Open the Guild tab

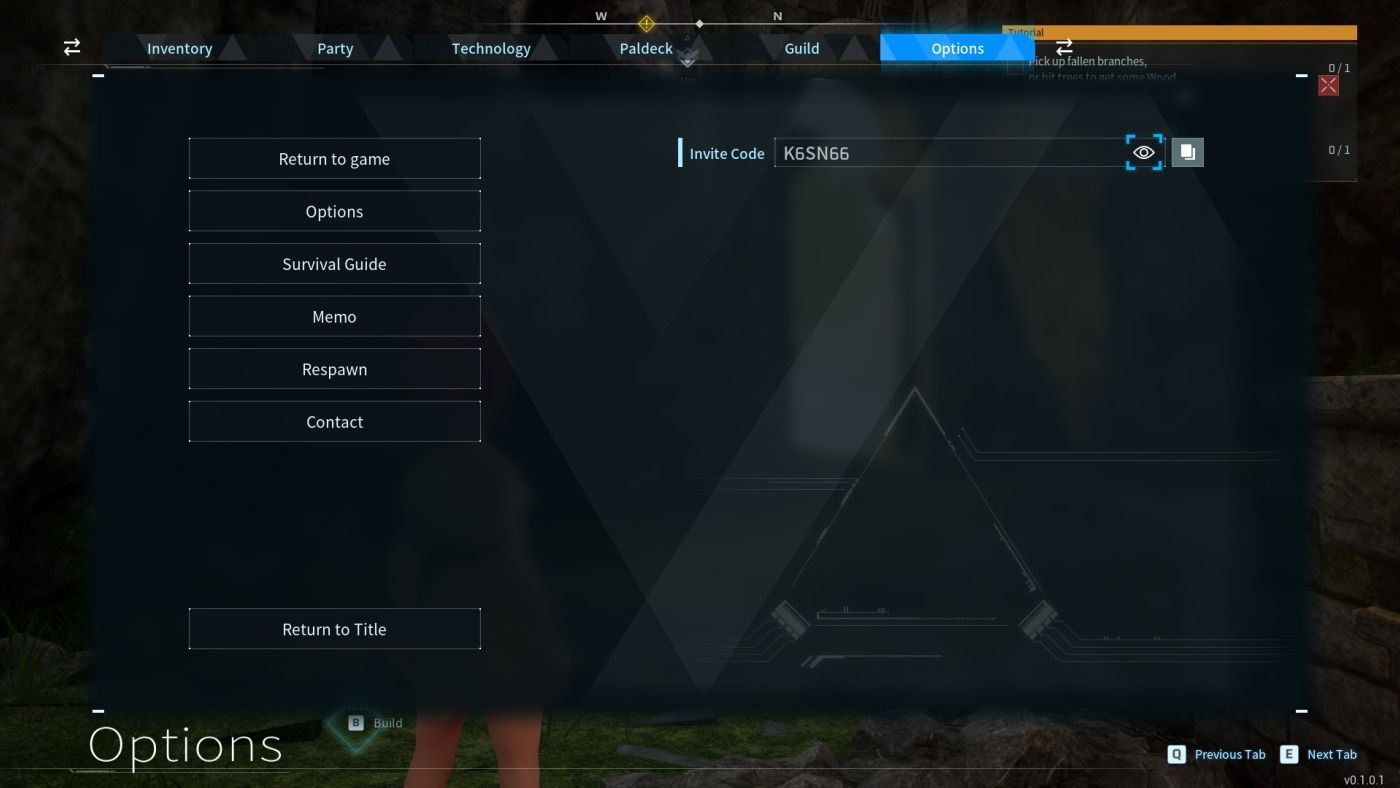(801, 47)
